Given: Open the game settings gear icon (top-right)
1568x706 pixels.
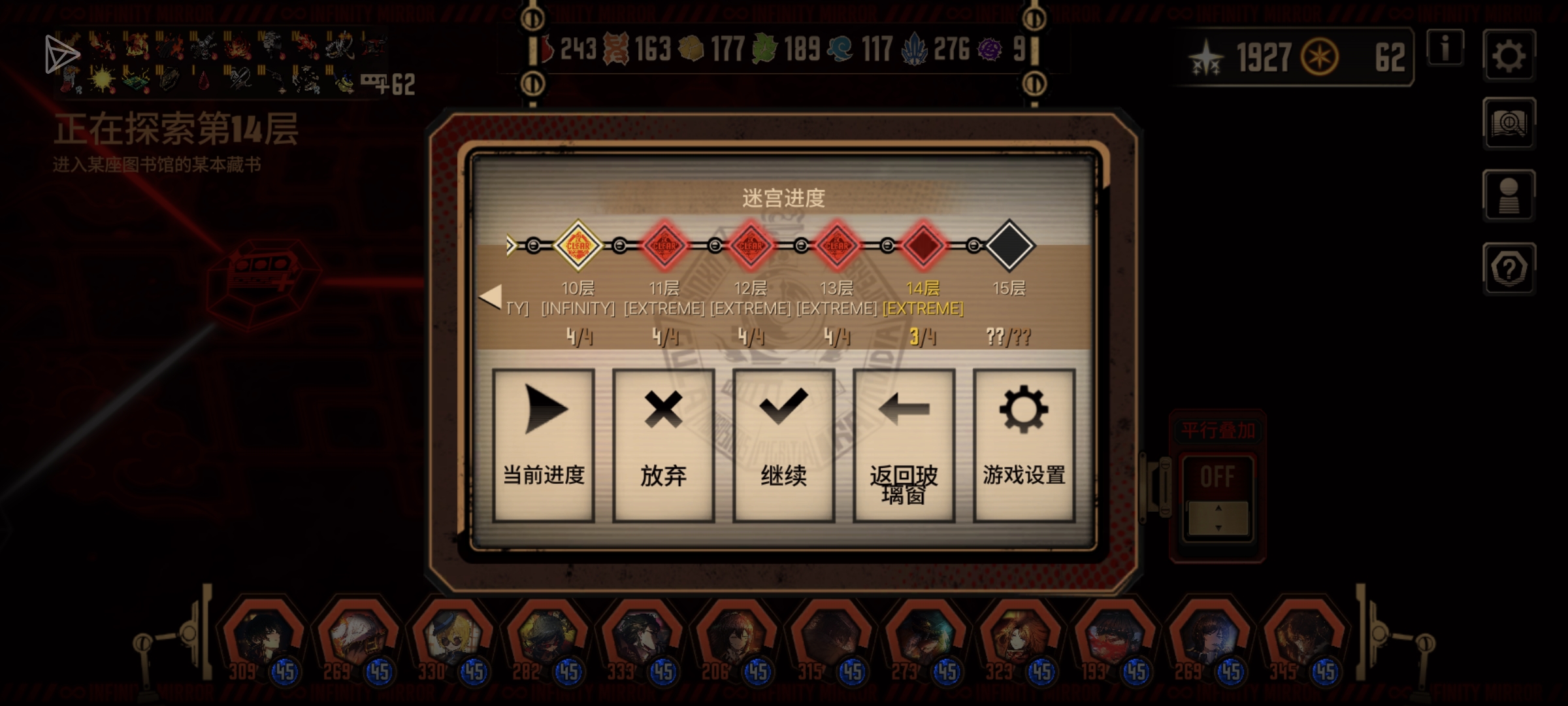Looking at the screenshot, I should tap(1510, 57).
